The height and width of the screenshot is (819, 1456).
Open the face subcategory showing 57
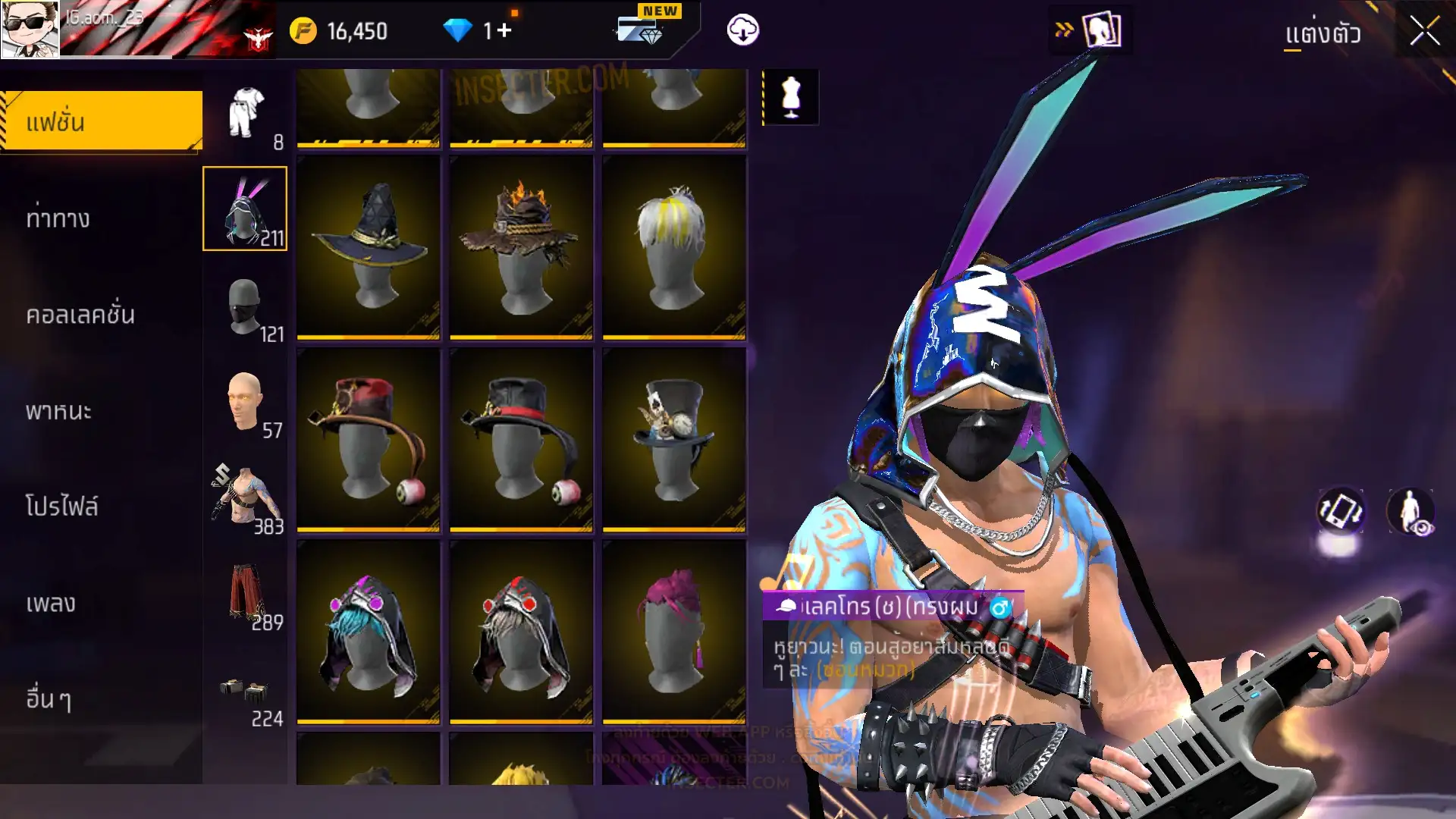pos(246,403)
